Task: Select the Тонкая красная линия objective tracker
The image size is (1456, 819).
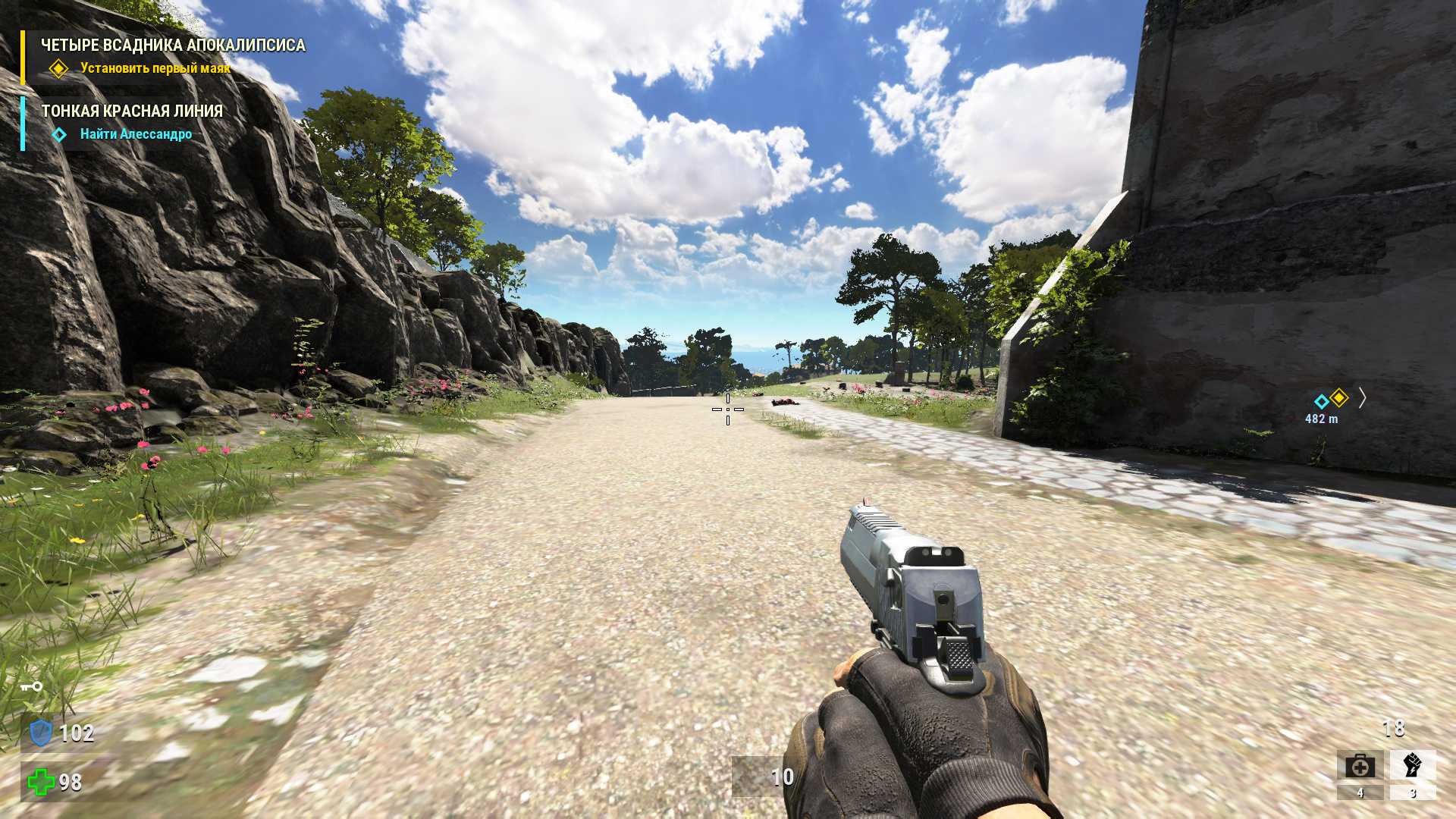Action: pyautogui.click(x=132, y=111)
